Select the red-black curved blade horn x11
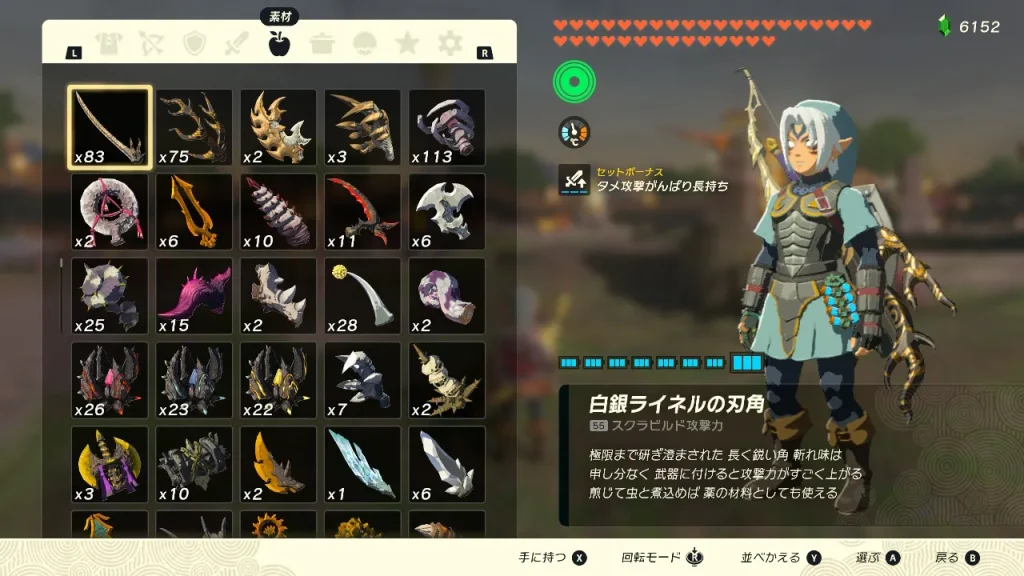This screenshot has height=576, width=1024. (x=362, y=211)
